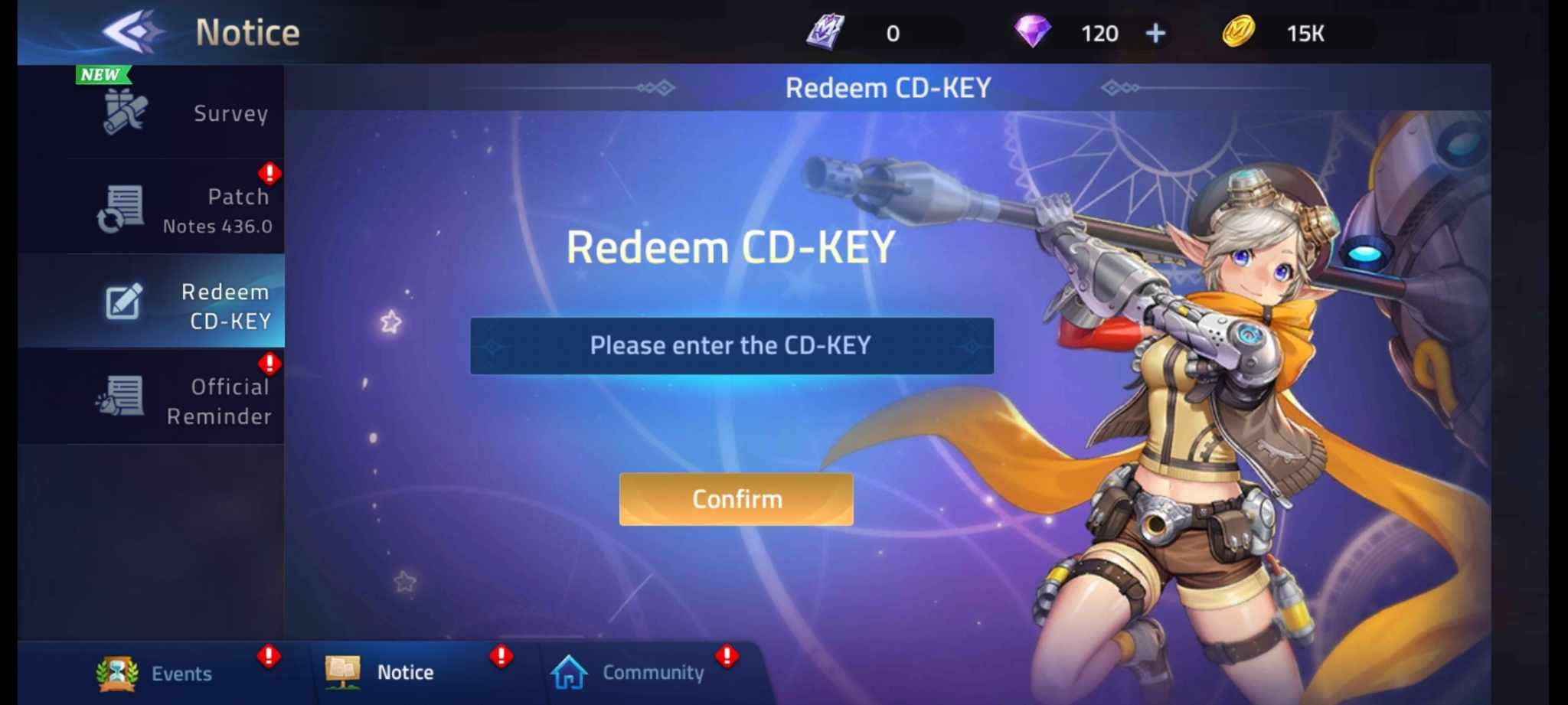Click the Survey gift icon
This screenshot has width=1568, height=705.
point(122,113)
